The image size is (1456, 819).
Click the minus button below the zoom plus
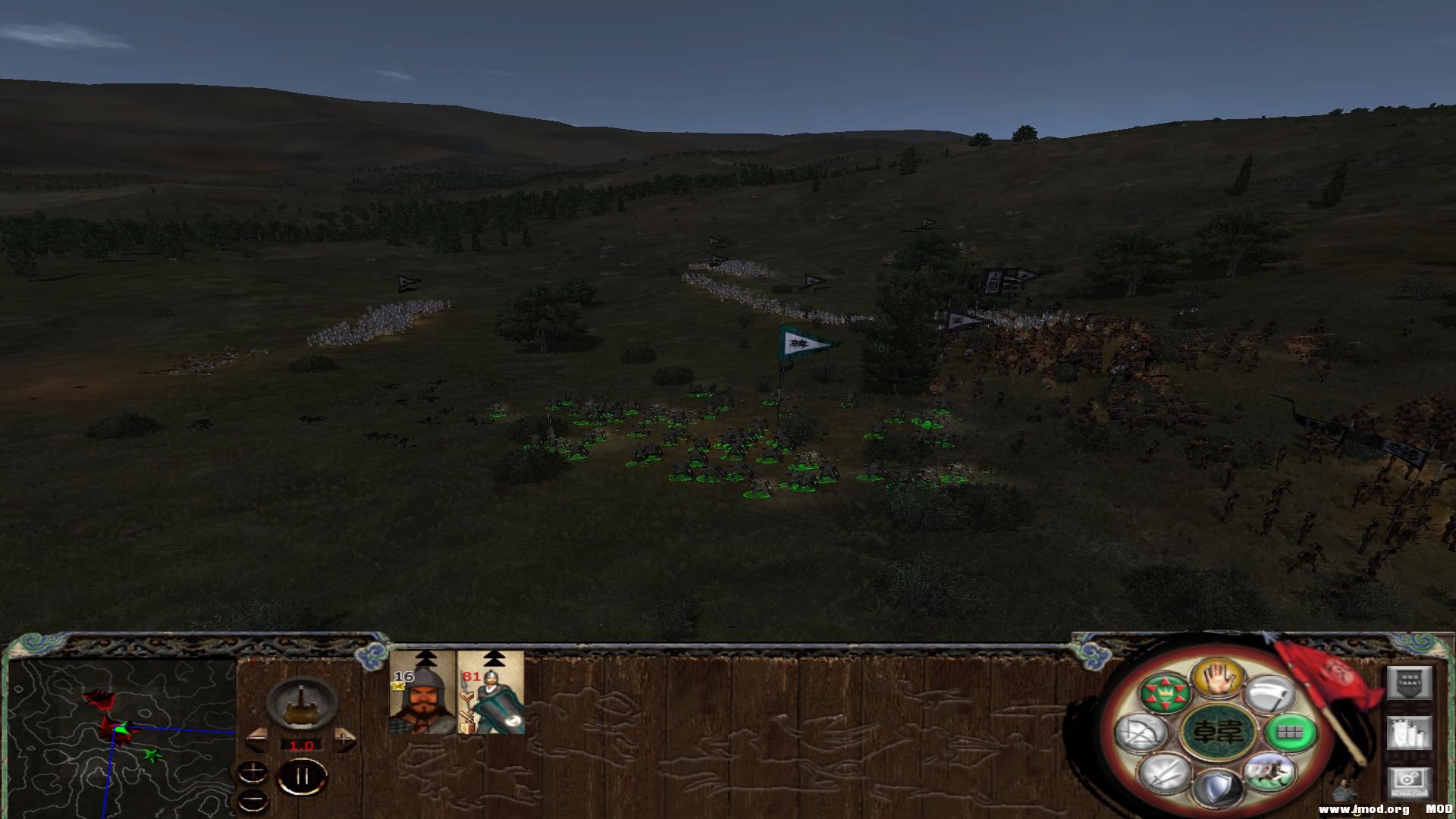[253, 802]
